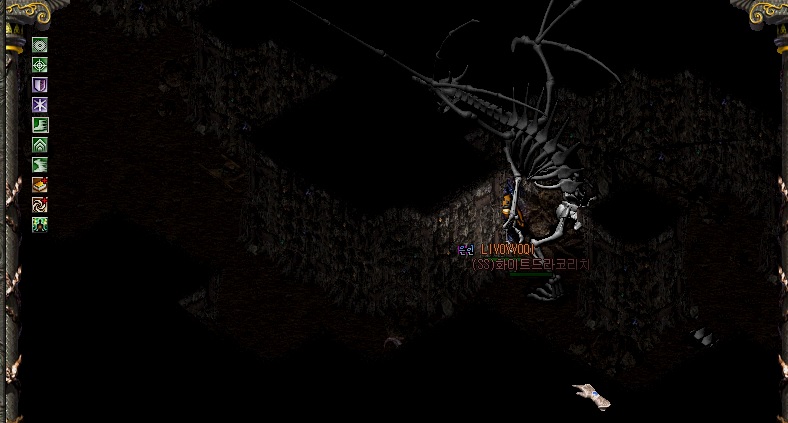The width and height of the screenshot is (788, 423).
Task: Click the green figure icon at column bottom
Action: [x=40, y=225]
